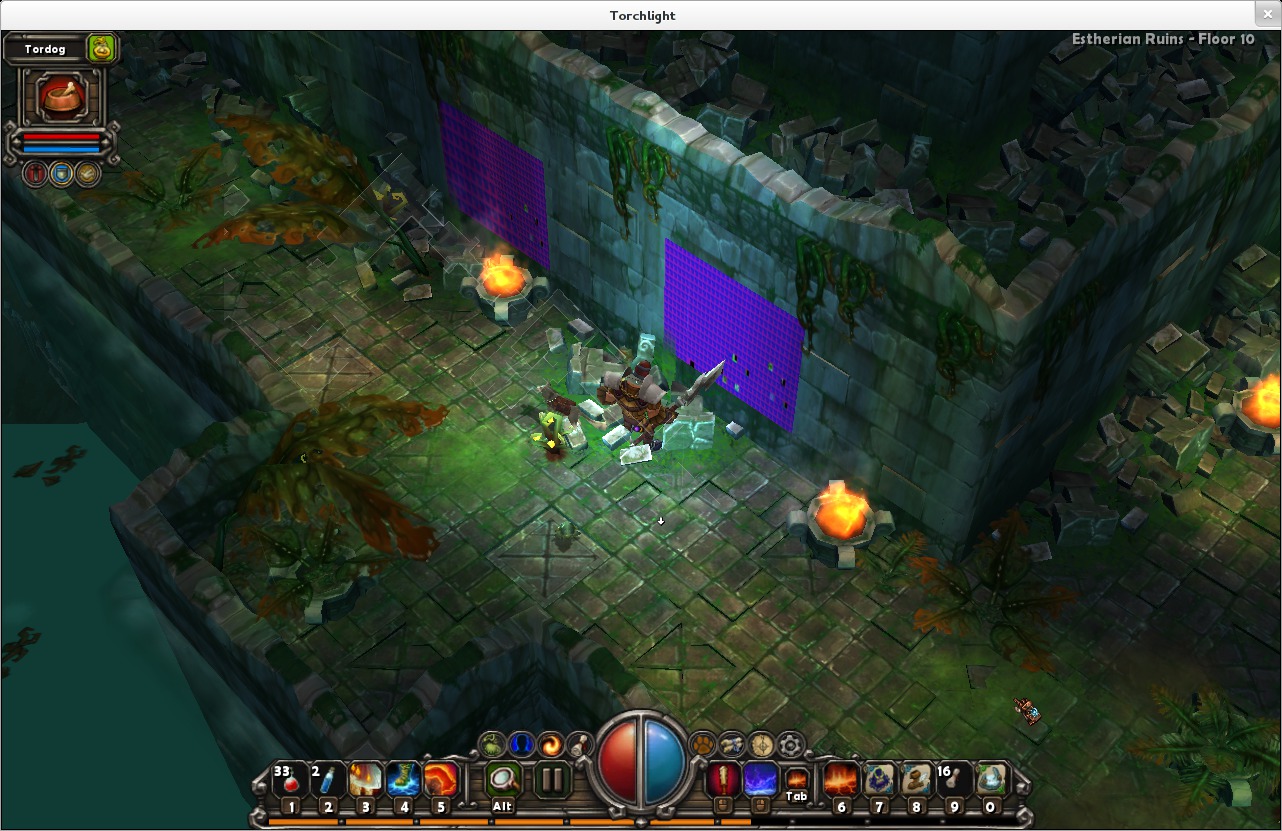This screenshot has height=831, width=1282.
Task: Open the blue character silhouette panel
Action: (521, 744)
